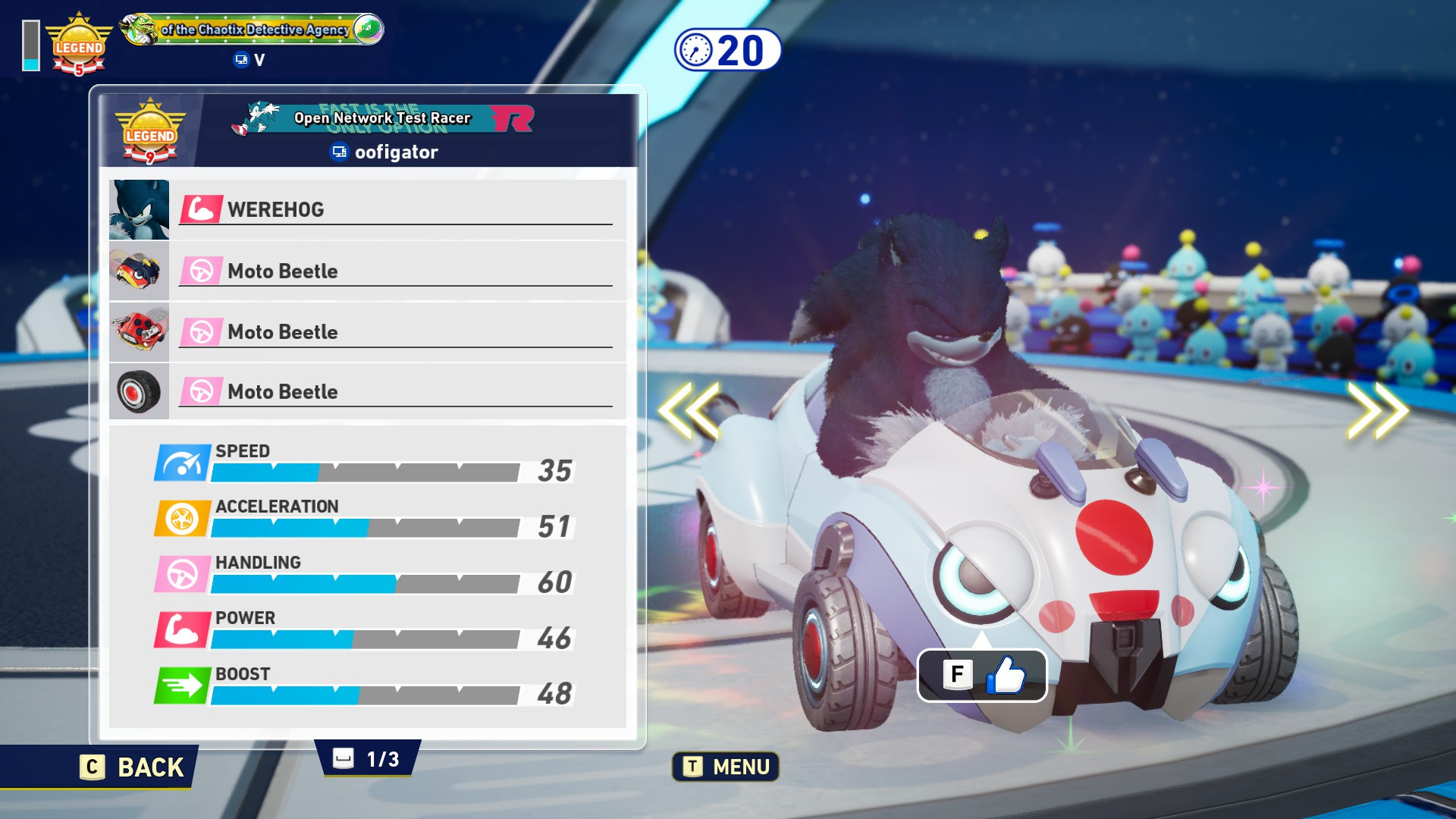Pick the Moto Beetle tire row
Screen dimensions: 1456x819
[x=368, y=391]
